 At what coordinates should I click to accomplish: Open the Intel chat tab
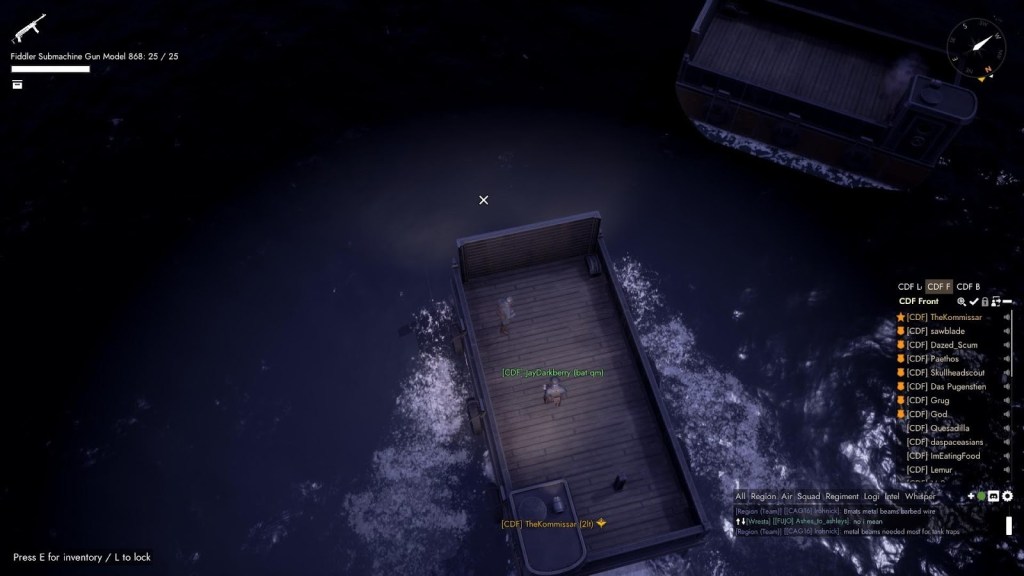pos(892,496)
